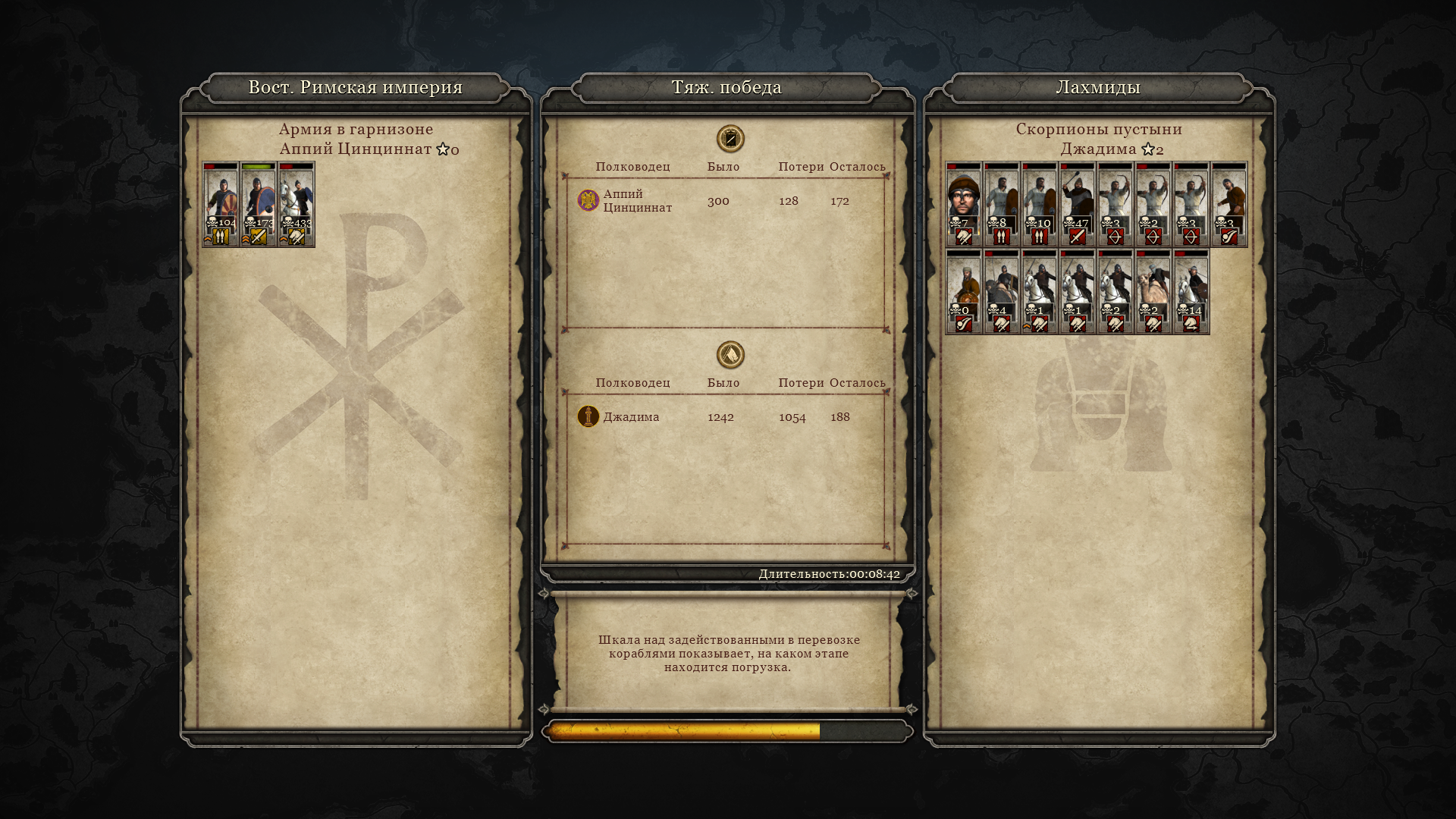
Task: Click the round defender icon above the first table
Action: (730, 139)
